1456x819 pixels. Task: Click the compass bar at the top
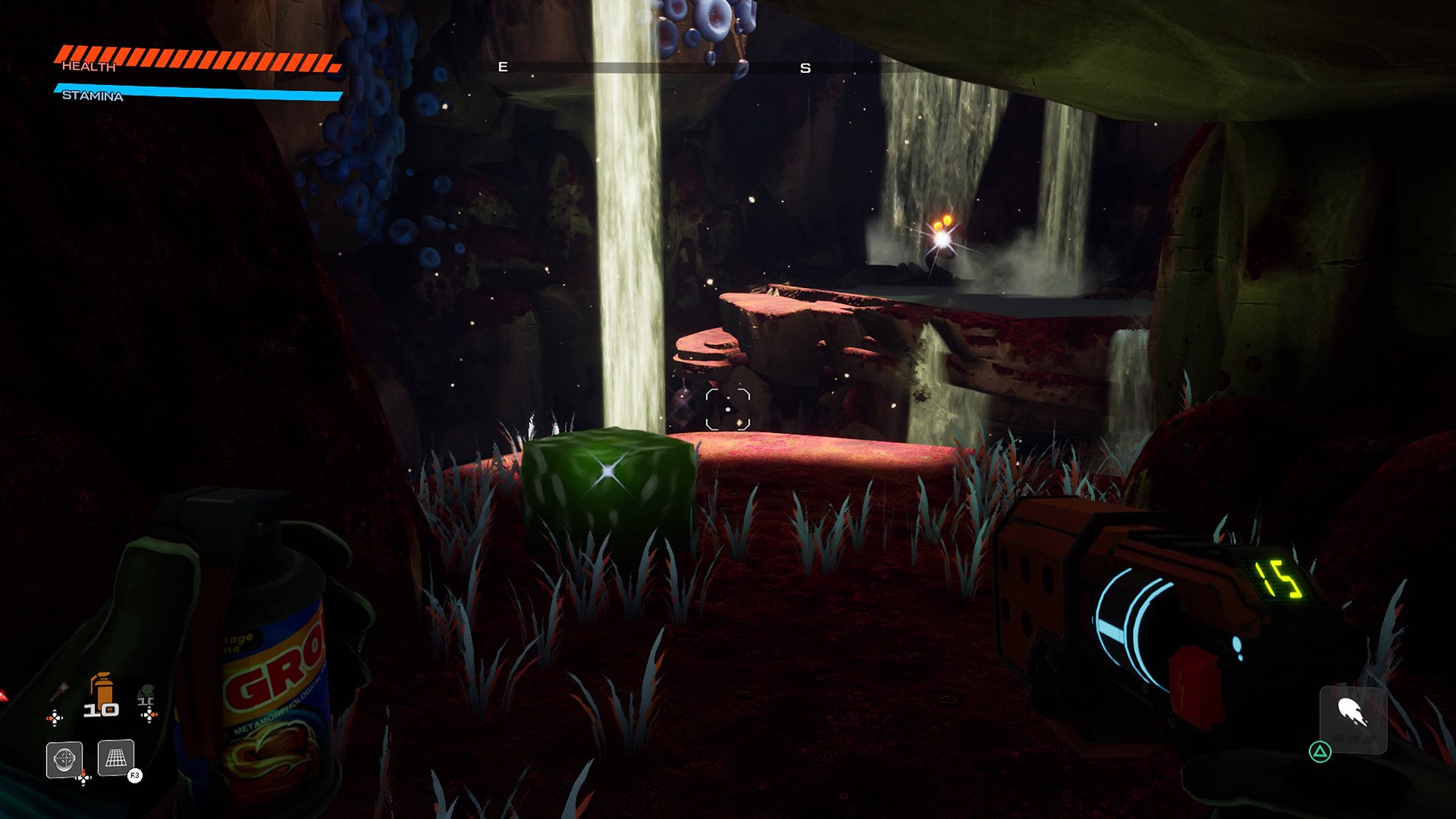(x=652, y=67)
